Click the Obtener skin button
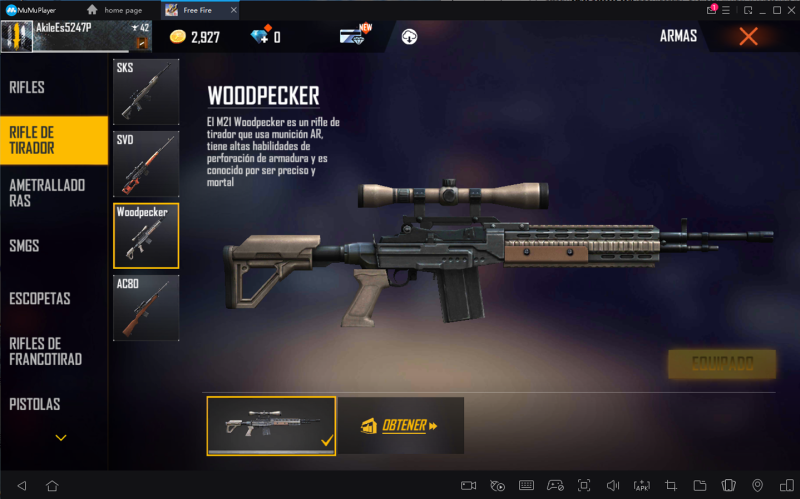Viewport: 800px width, 499px height. [x=401, y=426]
